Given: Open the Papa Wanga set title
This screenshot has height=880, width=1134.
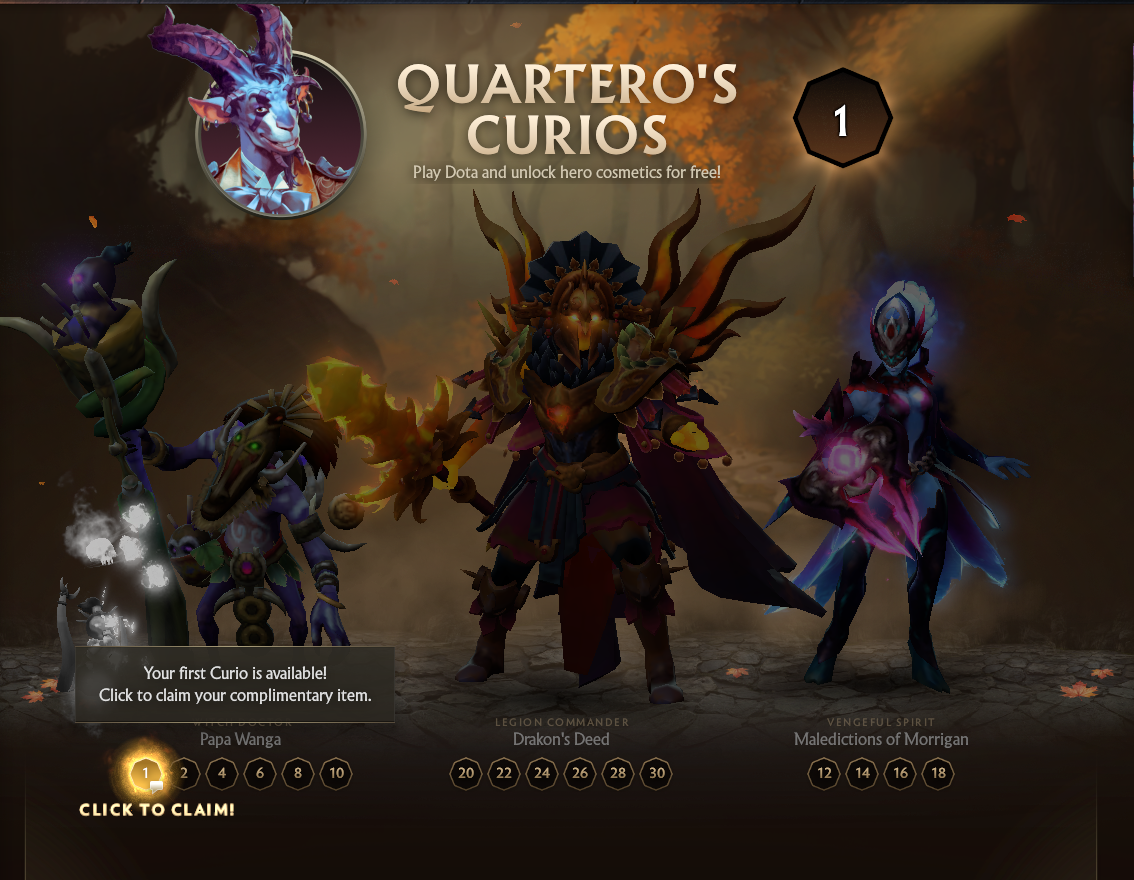Looking at the screenshot, I should coord(240,739).
